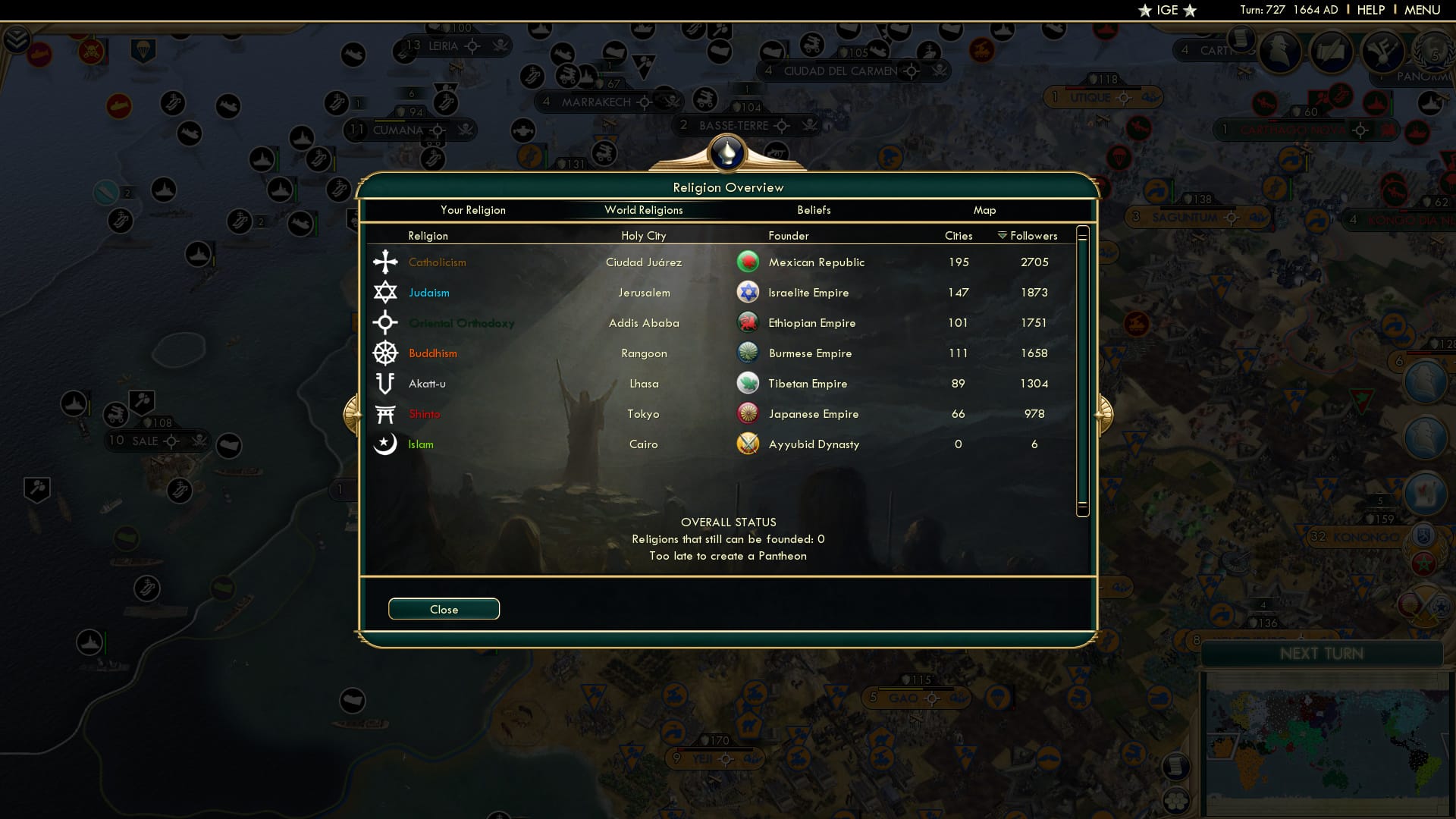Click the Oriental Orthodoxy religion icon

(x=386, y=322)
